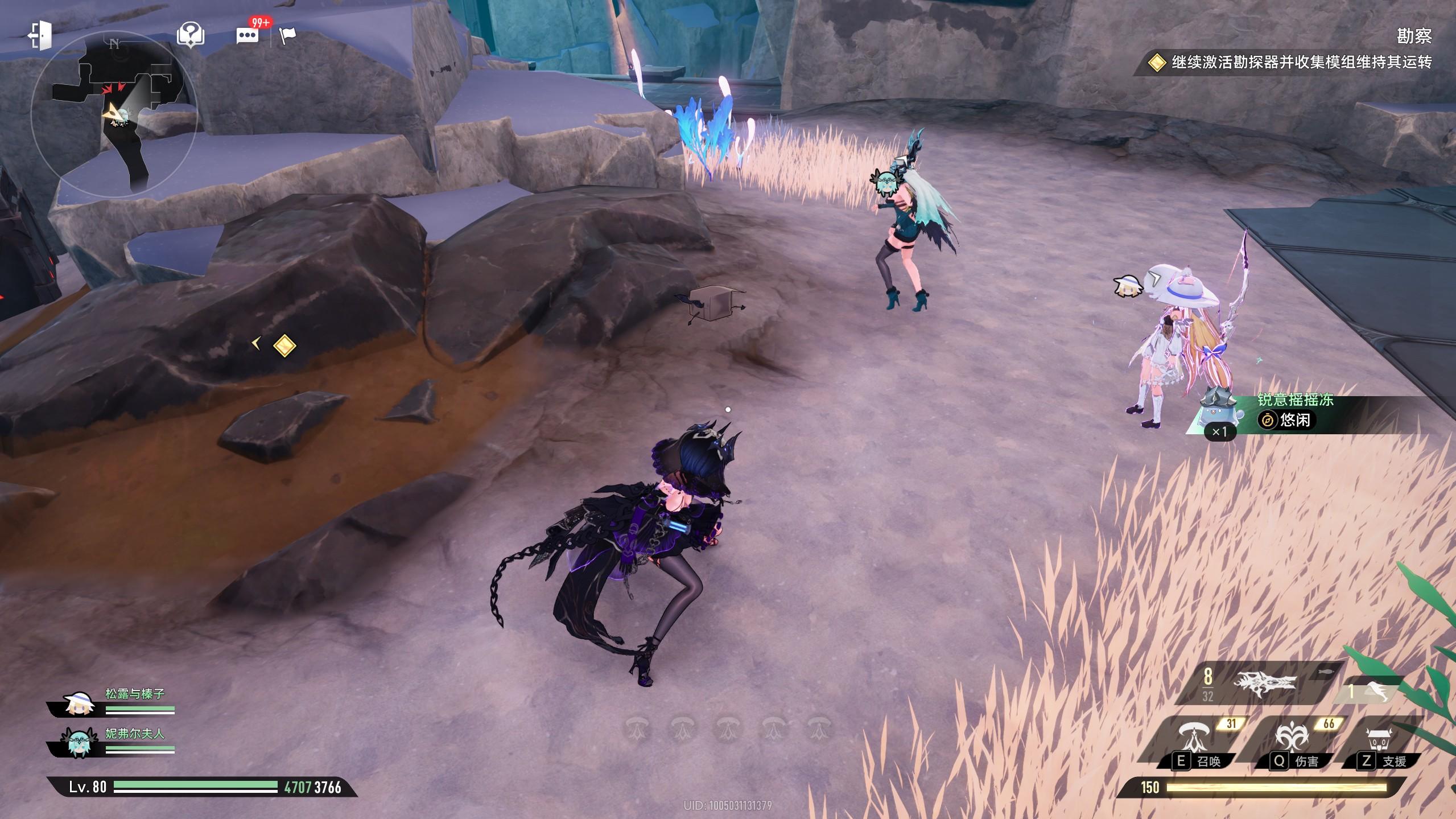Select teammate 妮弗尔夫人 in party list
Screen dimensions: 1456x819
[x=114, y=742]
